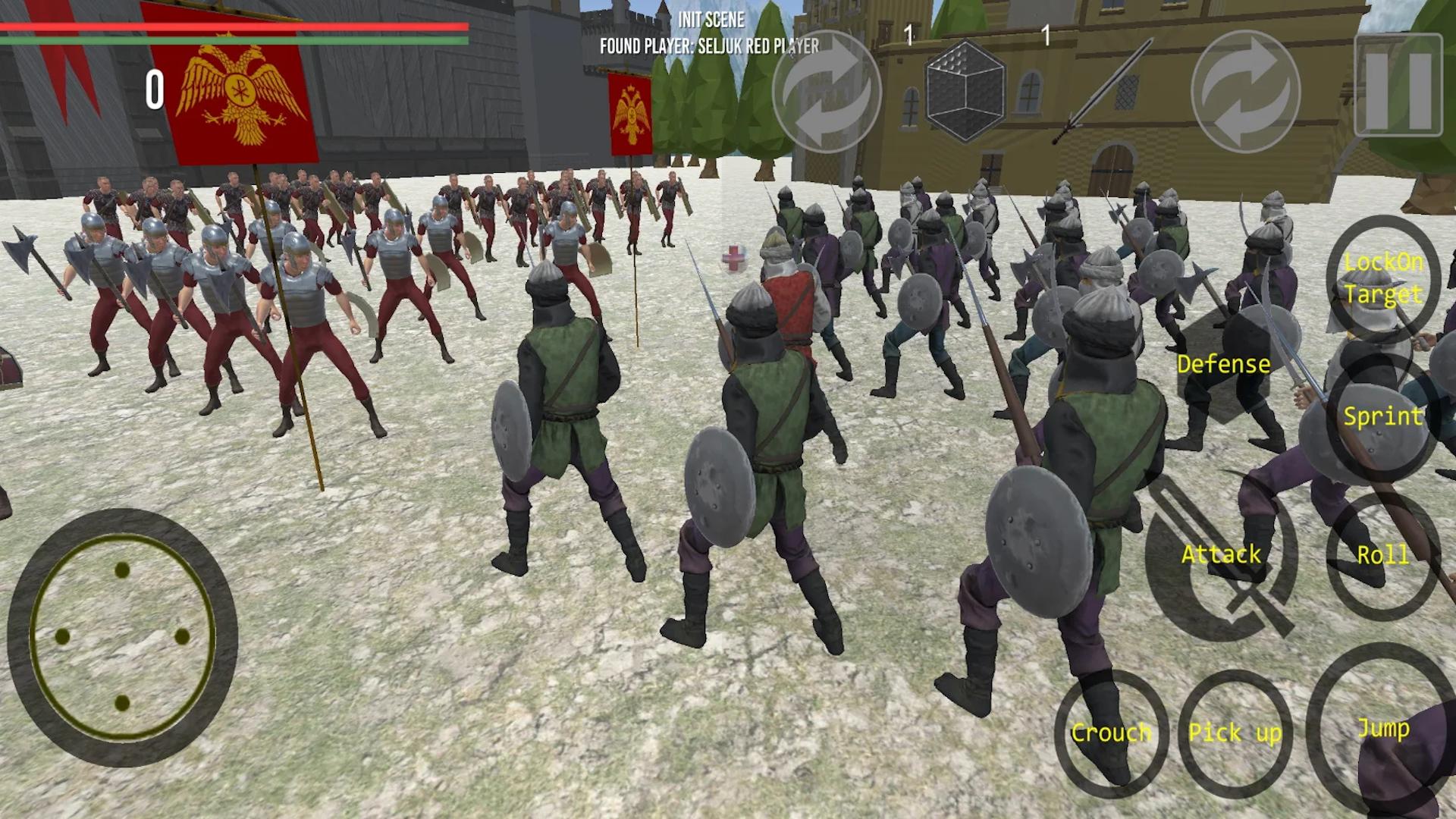This screenshot has width=1456, height=819.
Task: Tap the SELJUK RED PLAYER message
Action: click(709, 47)
